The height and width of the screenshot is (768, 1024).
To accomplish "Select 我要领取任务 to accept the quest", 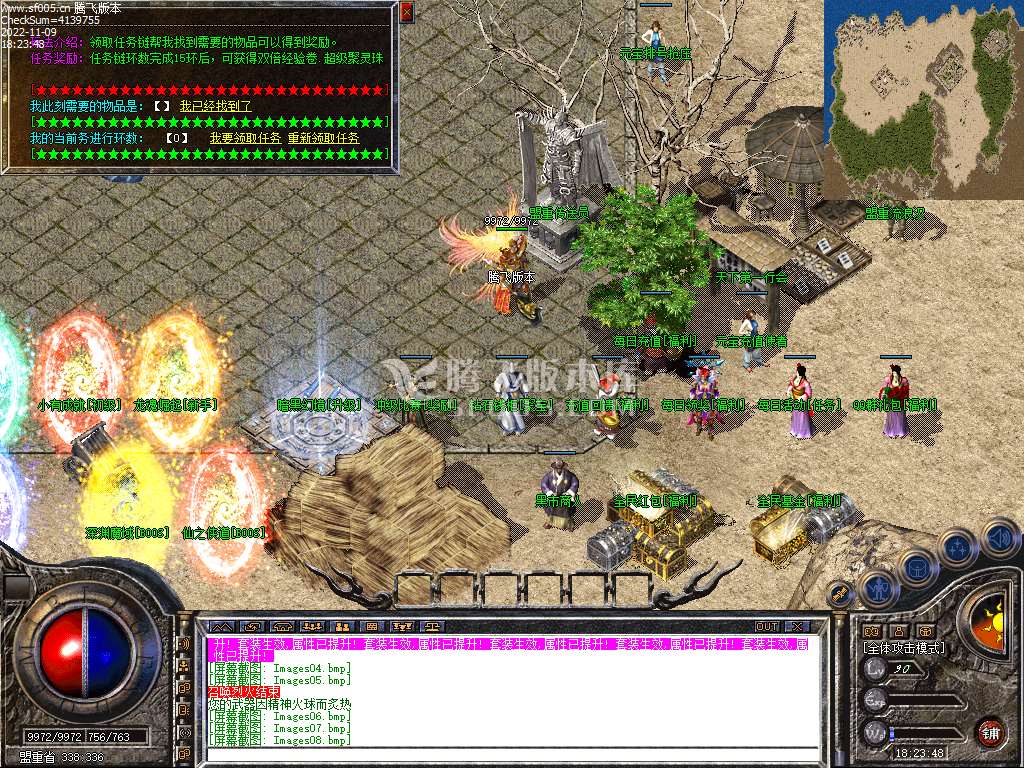I will click(x=245, y=137).
